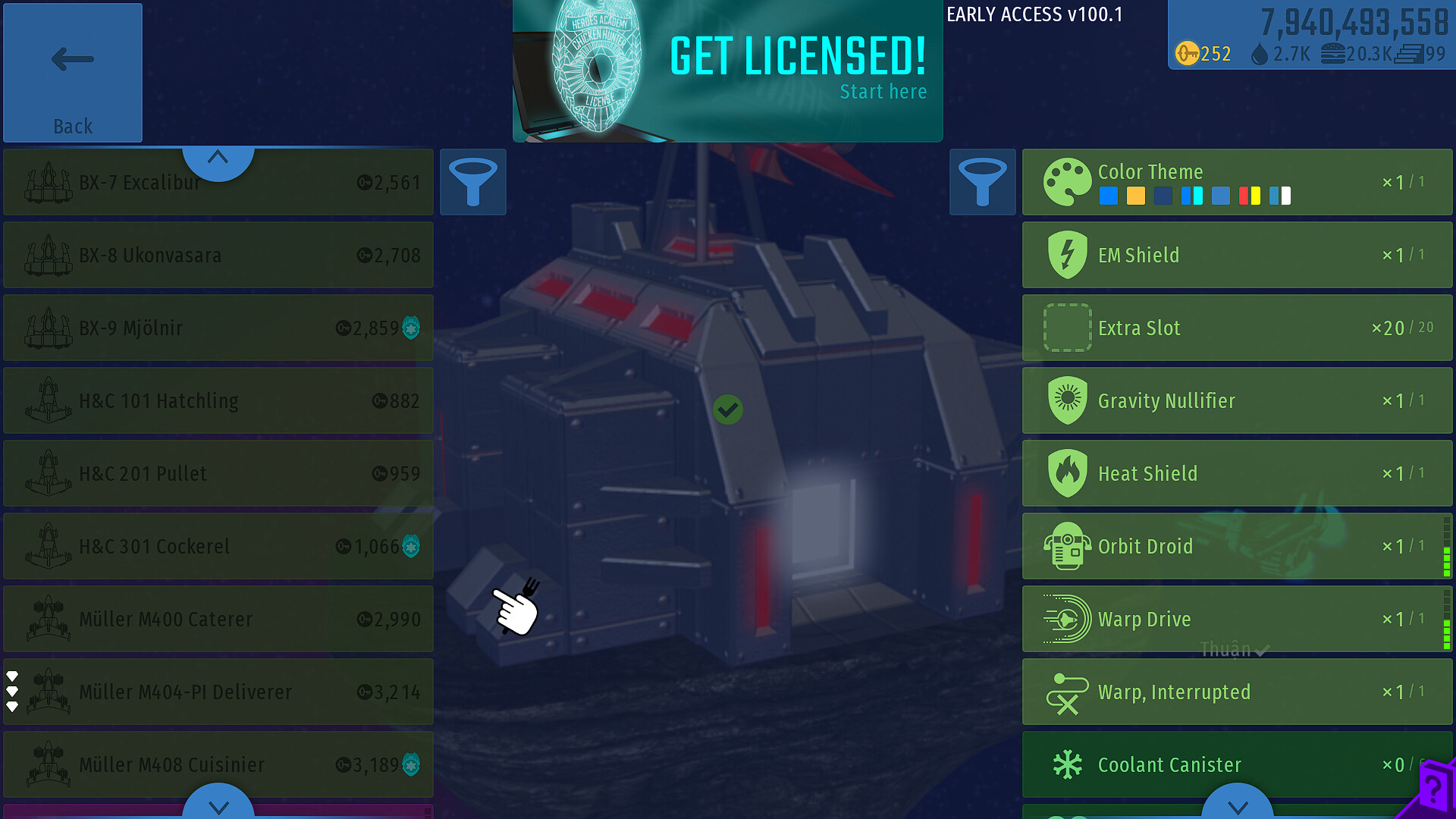Choose the EM Shield equipment

point(1237,256)
